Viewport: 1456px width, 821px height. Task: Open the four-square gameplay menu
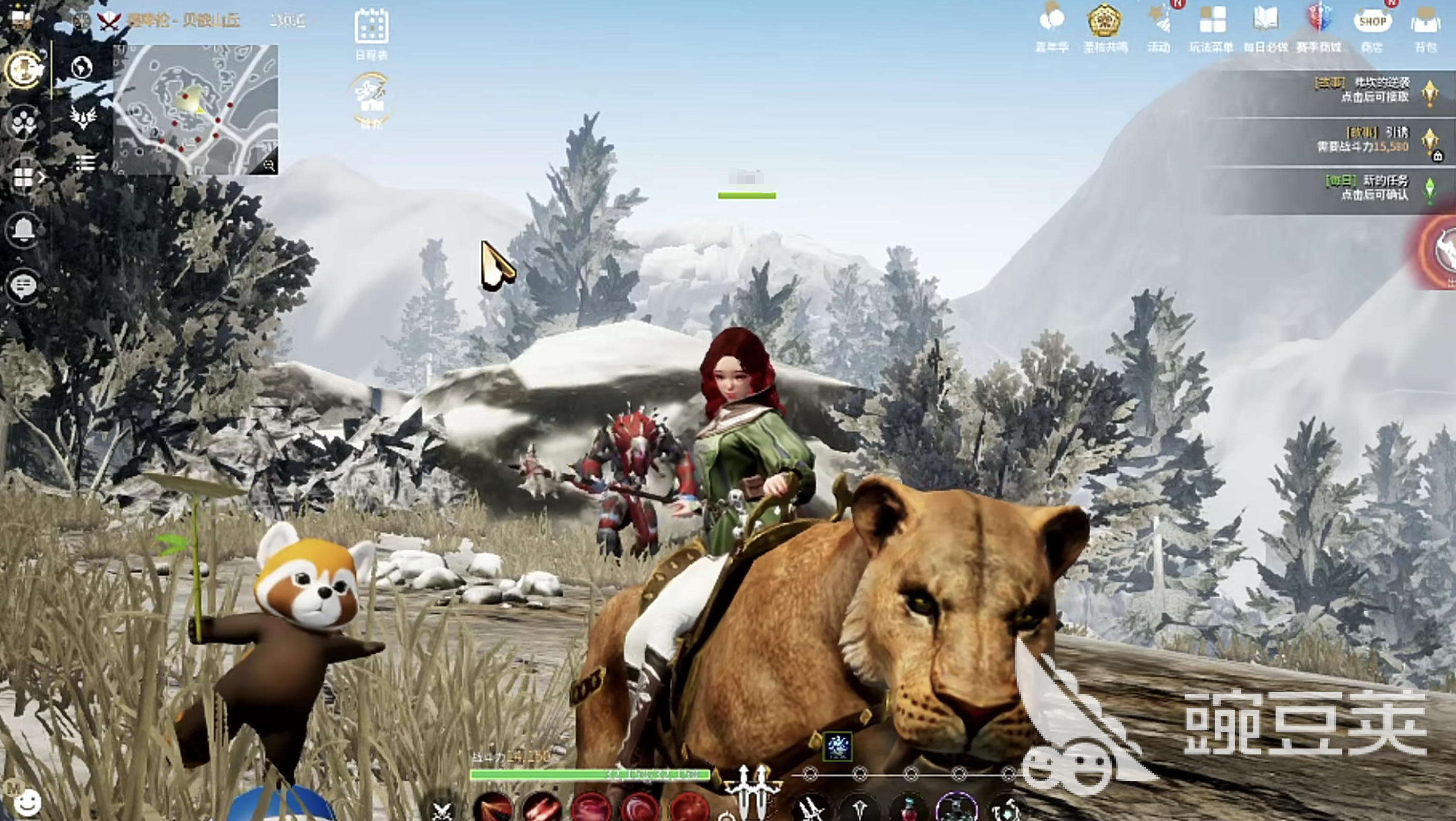point(1212,22)
